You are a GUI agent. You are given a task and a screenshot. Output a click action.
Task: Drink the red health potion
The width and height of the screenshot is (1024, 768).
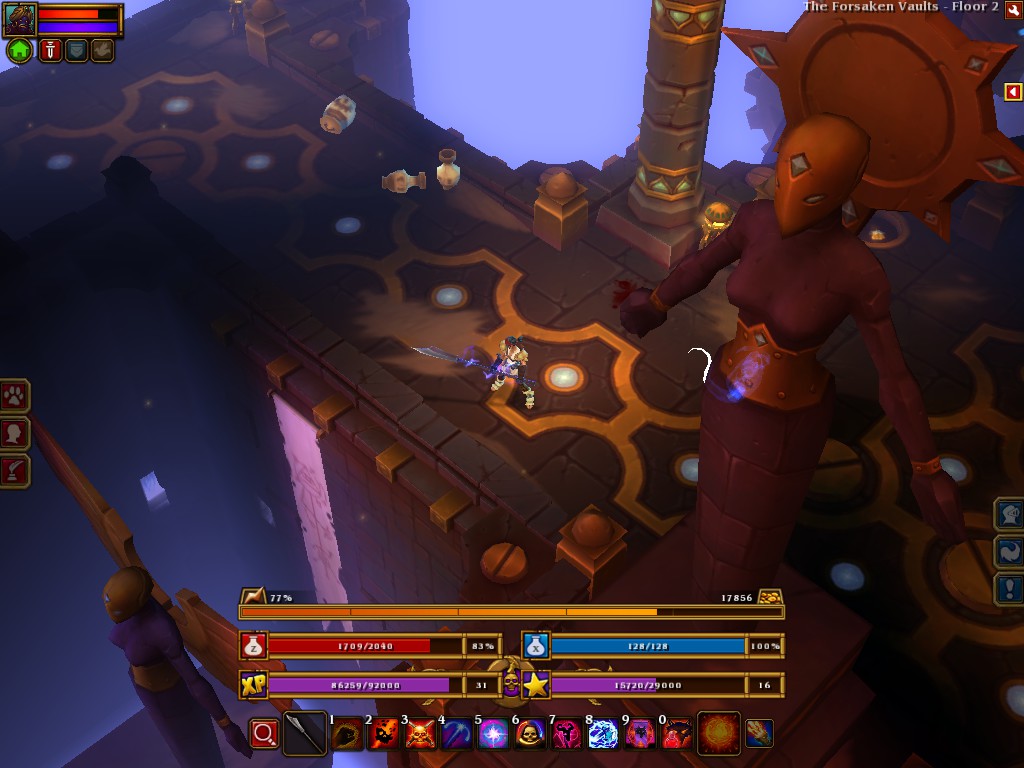coord(253,646)
